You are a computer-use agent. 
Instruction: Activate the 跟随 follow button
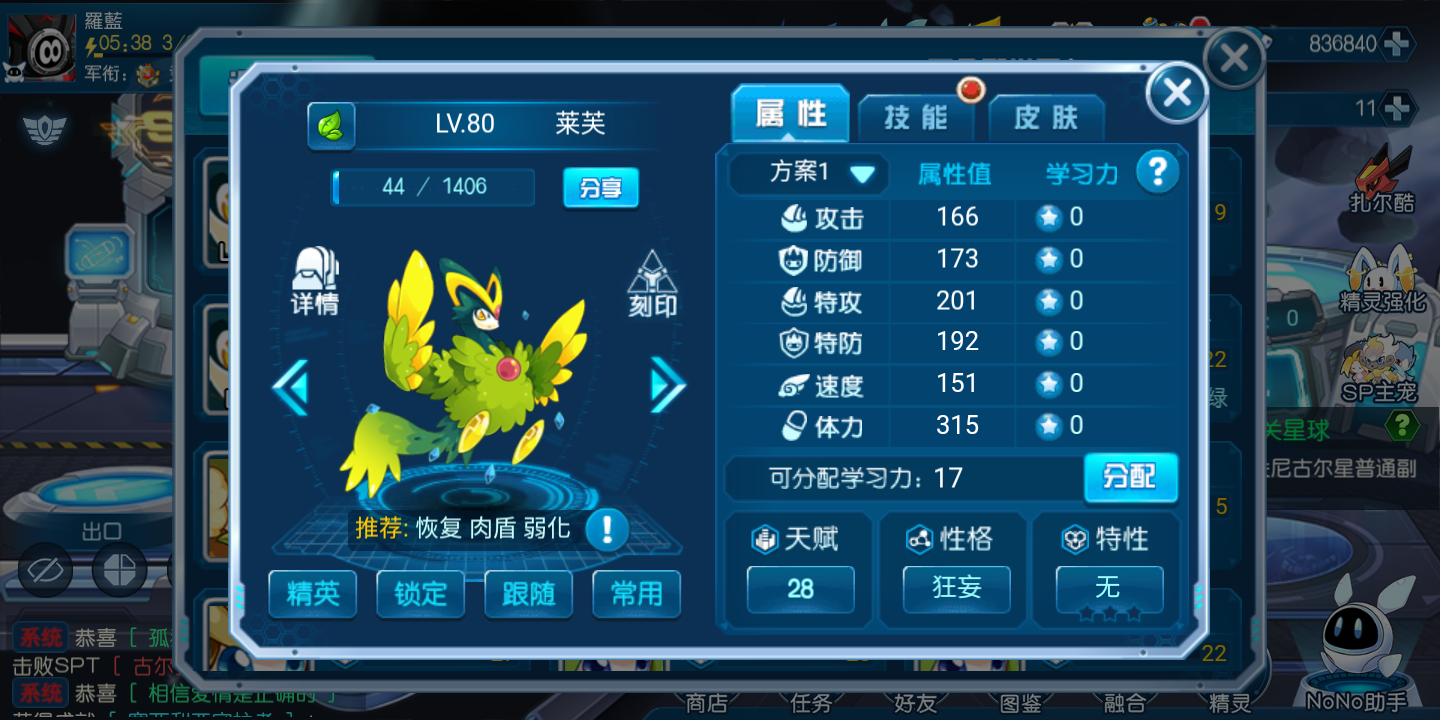tap(528, 594)
